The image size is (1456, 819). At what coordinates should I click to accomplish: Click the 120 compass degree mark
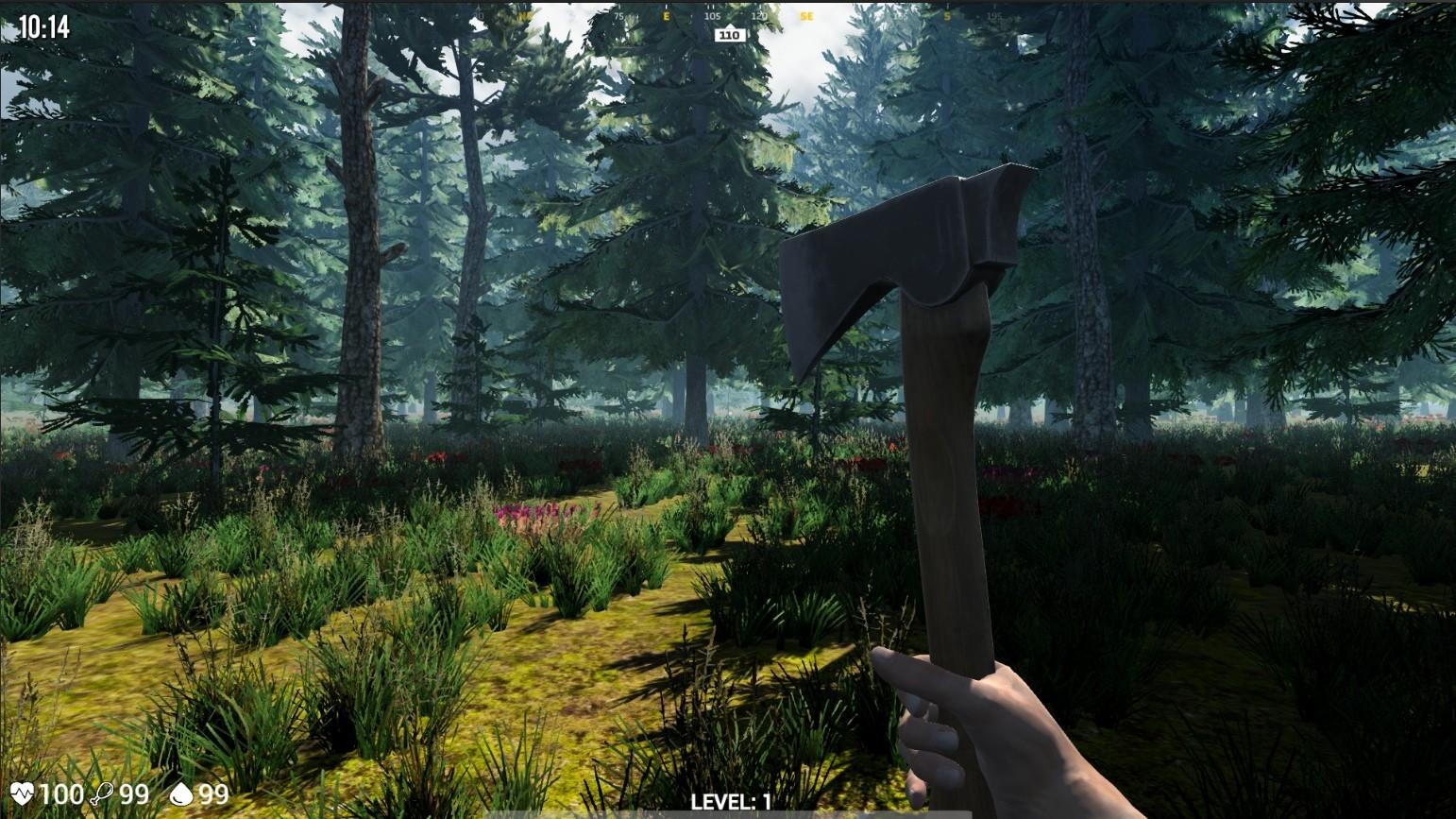tap(761, 16)
